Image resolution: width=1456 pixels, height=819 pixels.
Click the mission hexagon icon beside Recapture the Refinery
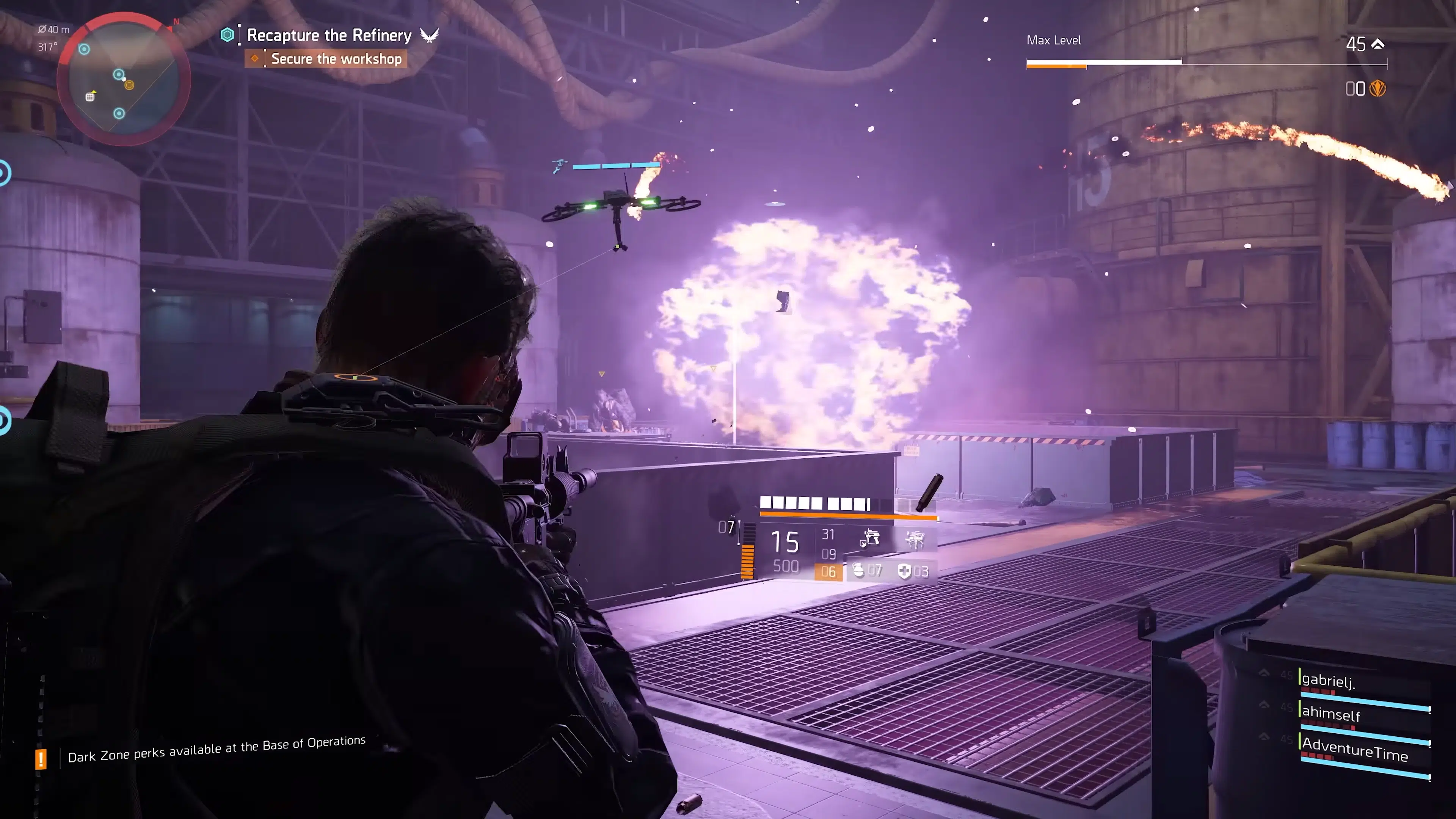click(228, 35)
